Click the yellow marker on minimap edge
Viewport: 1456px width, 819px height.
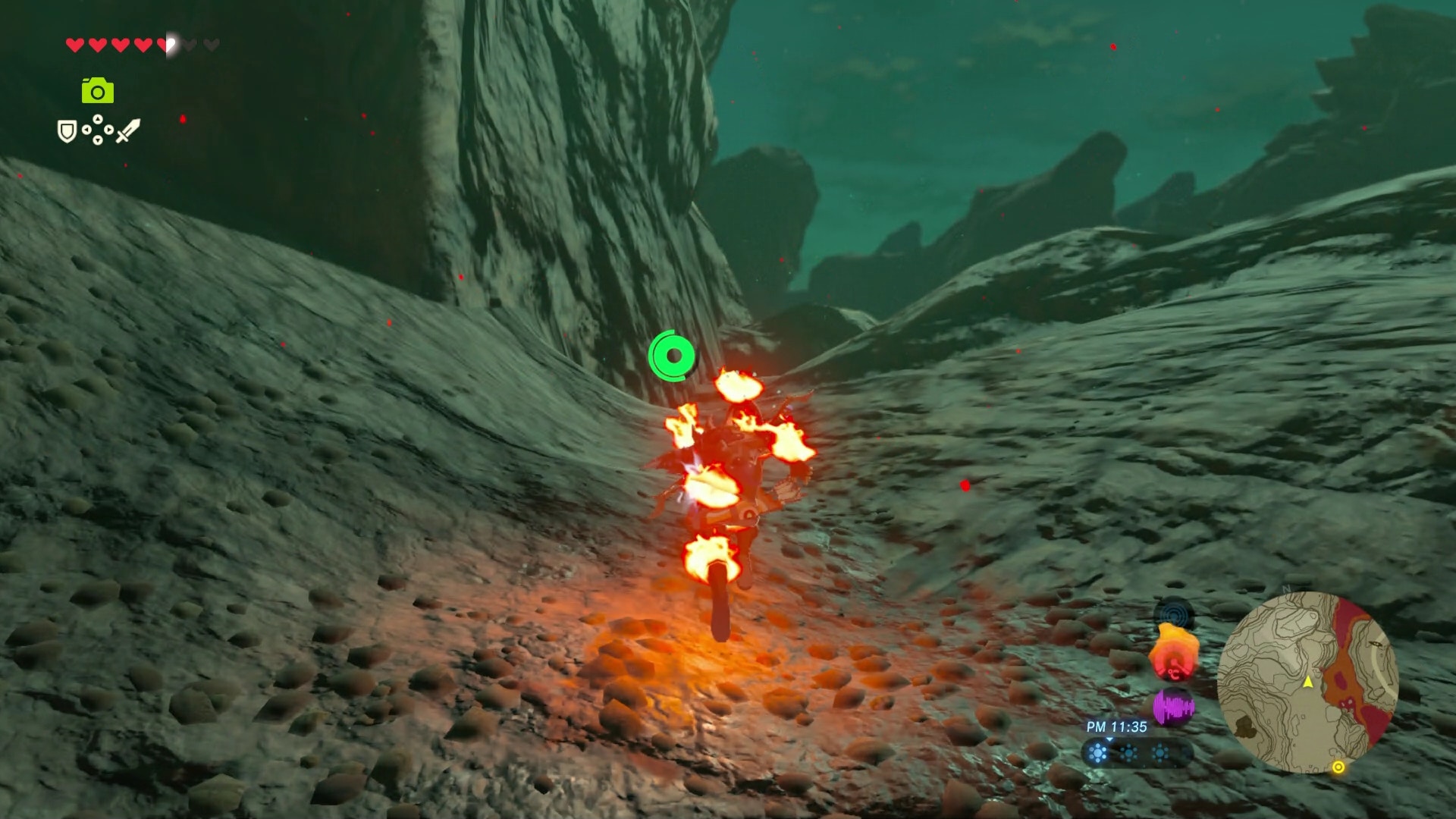point(1338,767)
